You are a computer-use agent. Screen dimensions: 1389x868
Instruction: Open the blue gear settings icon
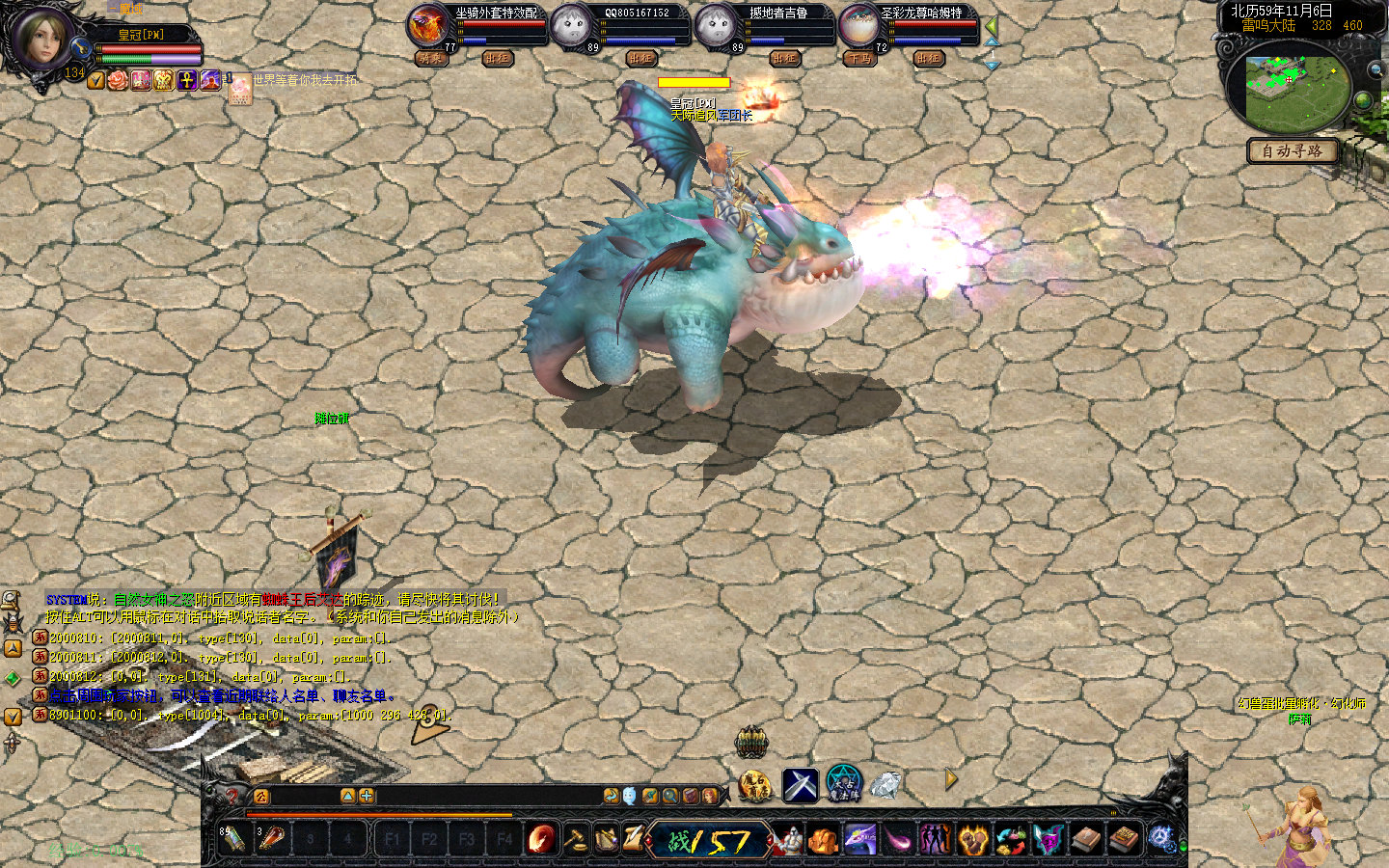tap(1160, 839)
